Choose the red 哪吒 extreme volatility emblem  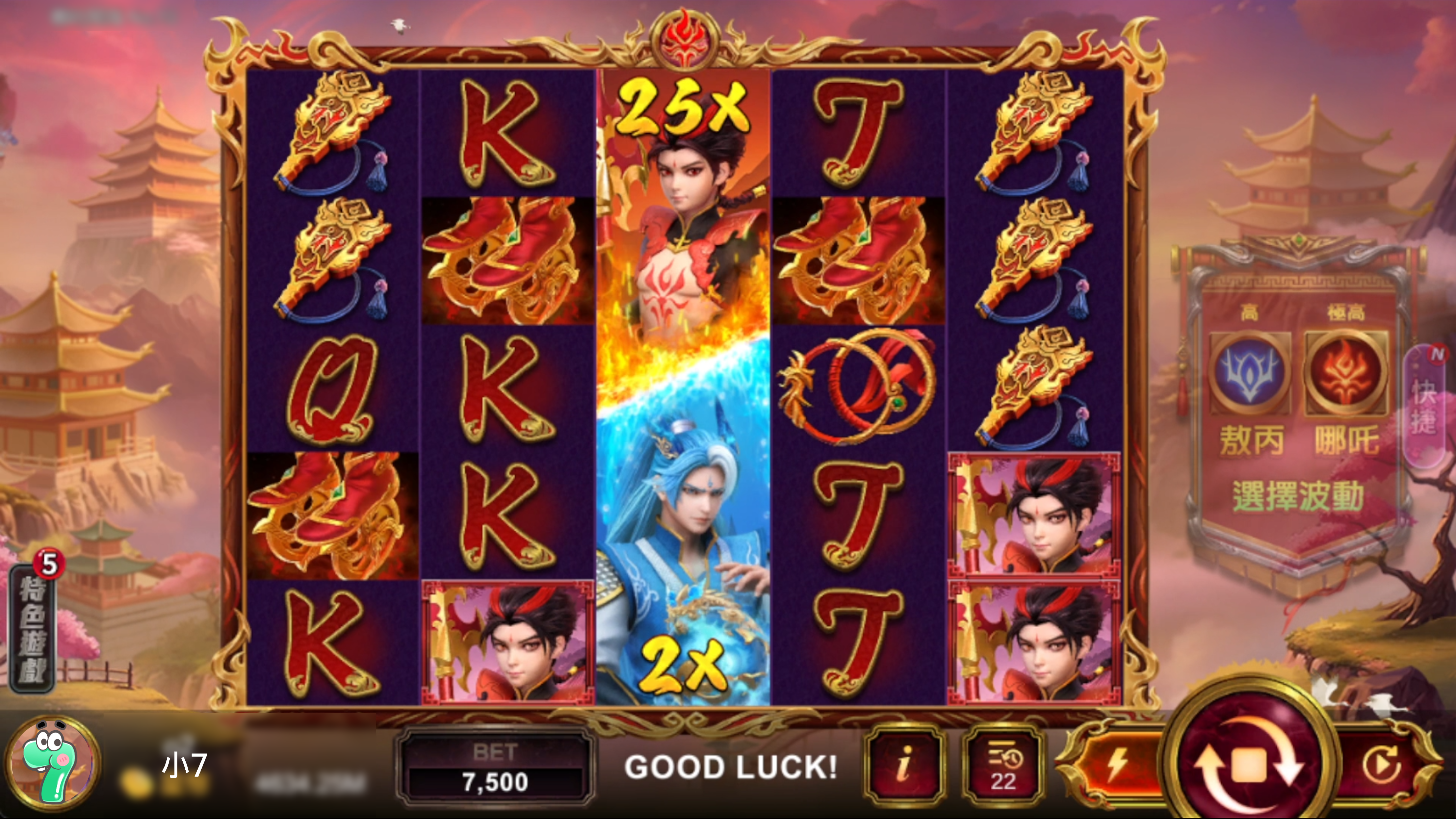pos(1346,373)
